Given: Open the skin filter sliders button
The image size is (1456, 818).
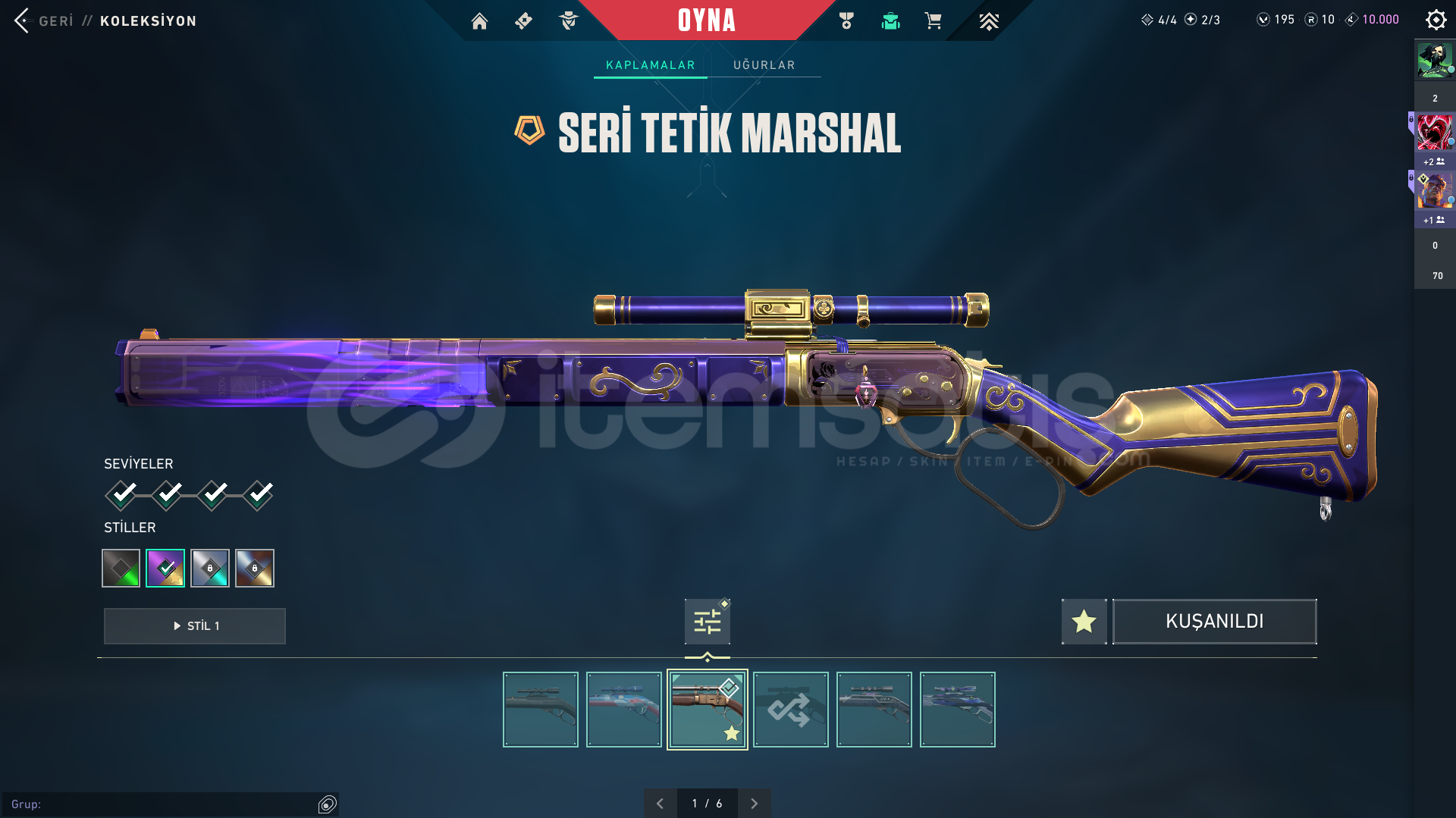Looking at the screenshot, I should point(707,622).
